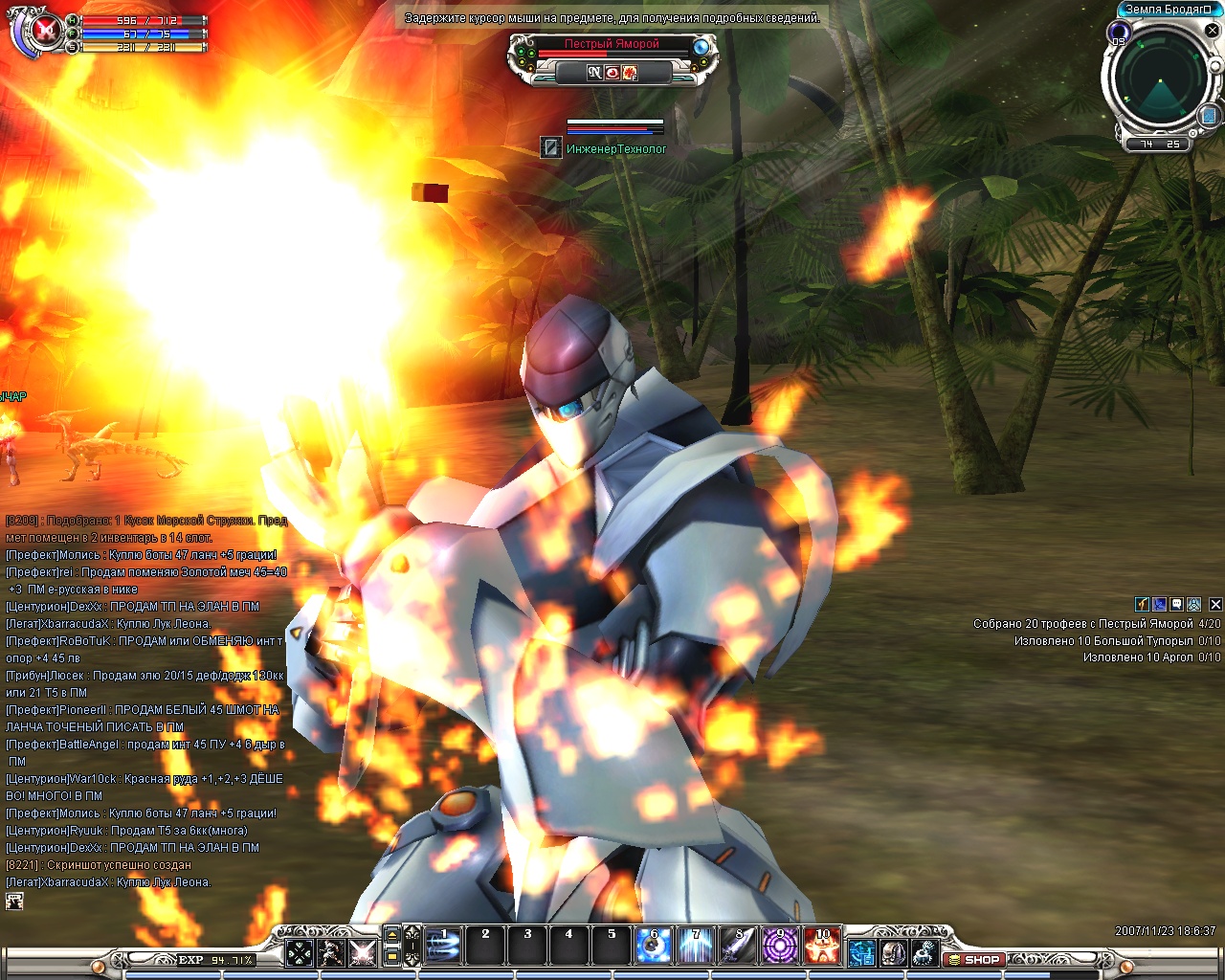Click the circular radar minimap
The height and width of the screenshot is (980, 1225).
click(x=1160, y=79)
